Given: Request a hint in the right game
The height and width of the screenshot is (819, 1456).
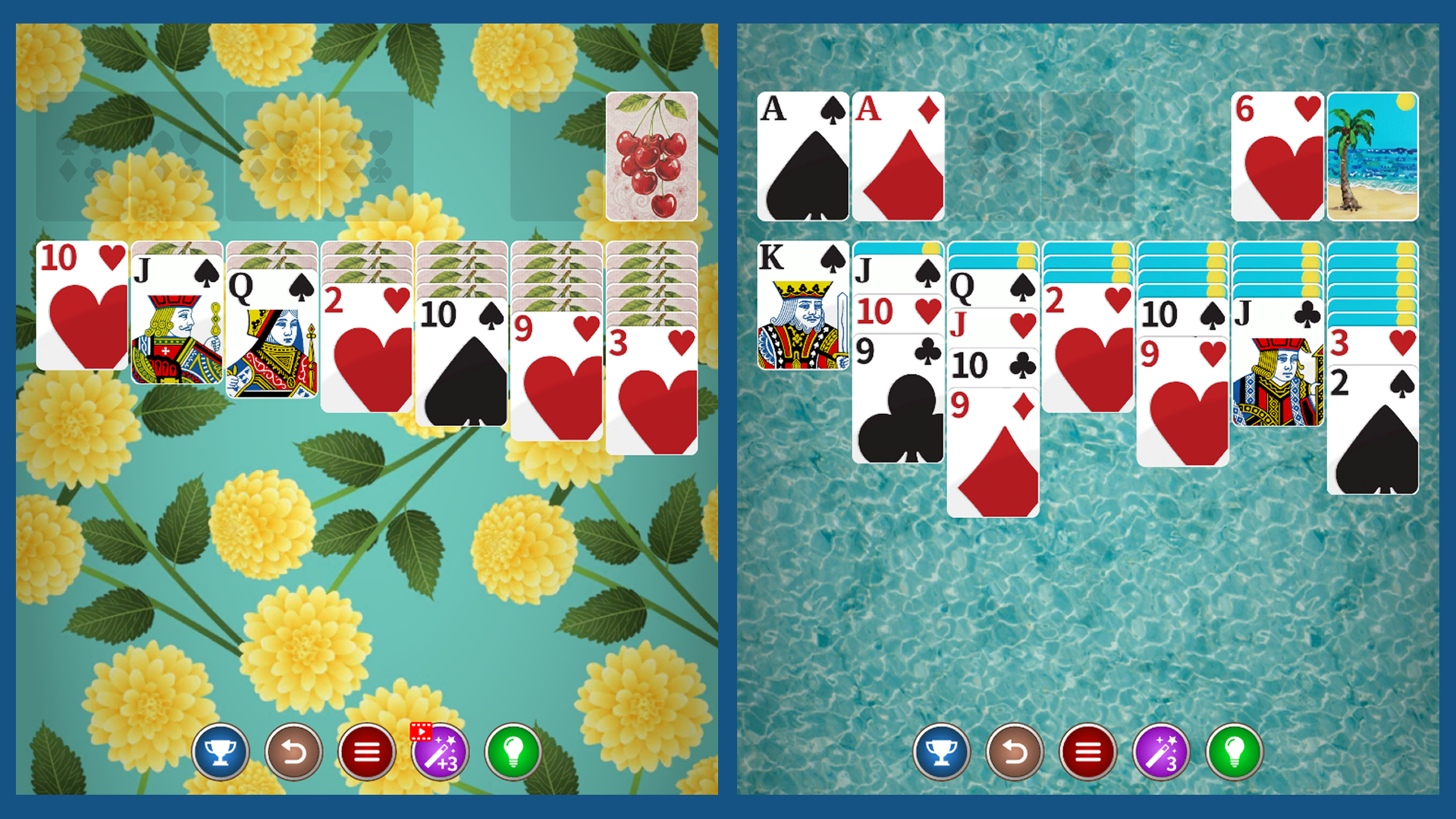Looking at the screenshot, I should point(1235,752).
